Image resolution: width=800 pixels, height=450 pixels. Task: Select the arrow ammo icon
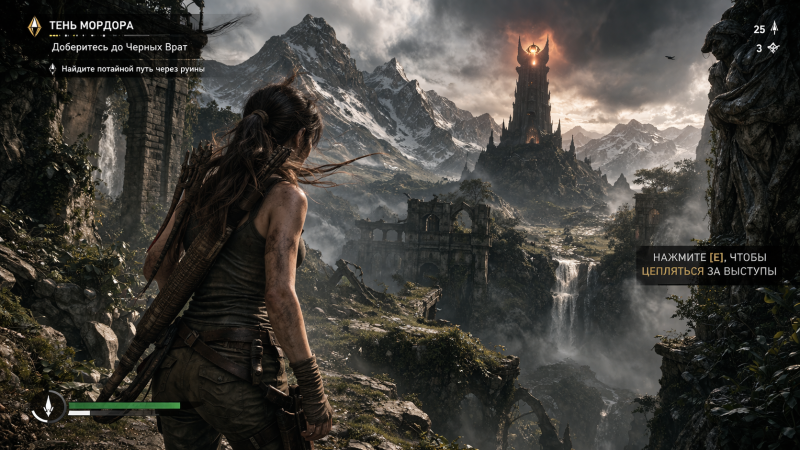click(773, 29)
